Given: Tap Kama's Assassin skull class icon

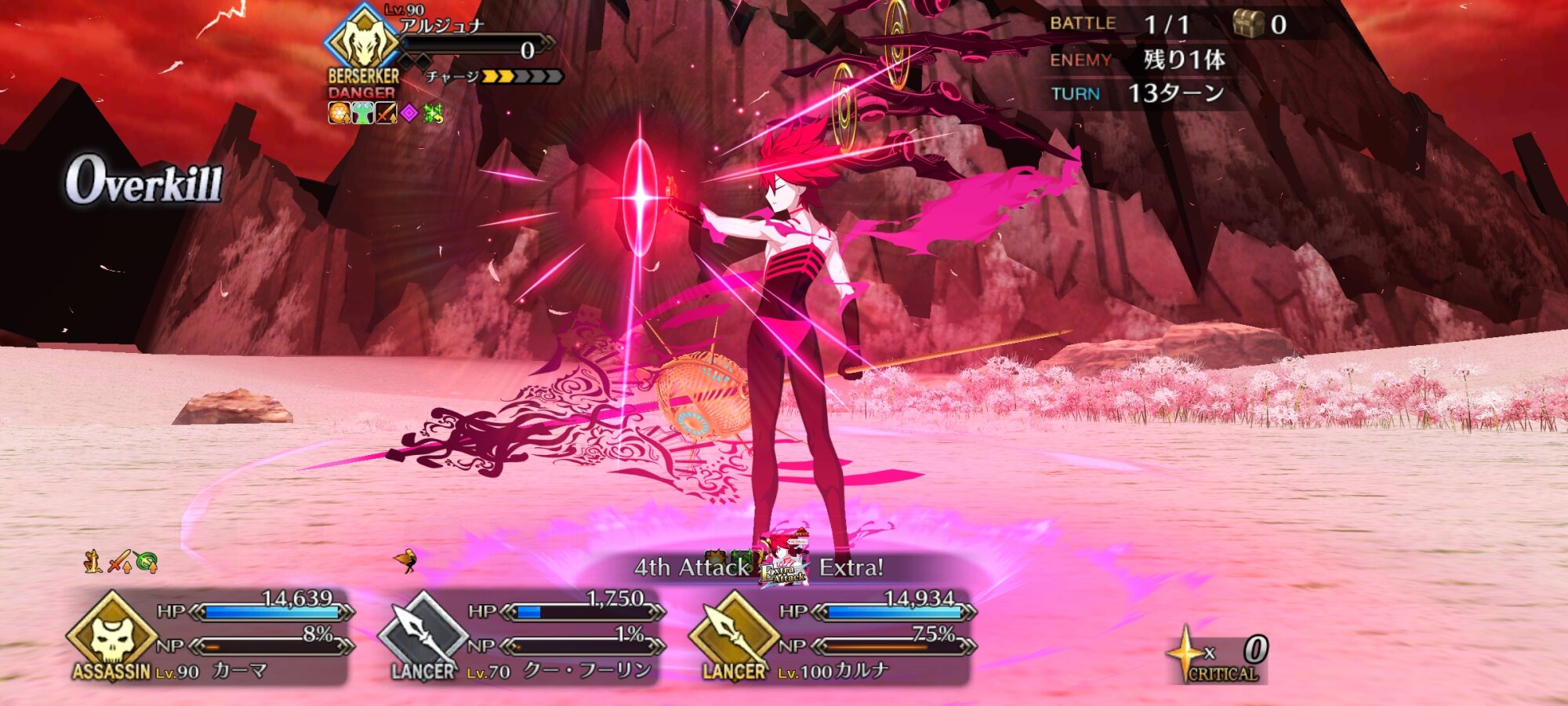Looking at the screenshot, I should [x=112, y=635].
